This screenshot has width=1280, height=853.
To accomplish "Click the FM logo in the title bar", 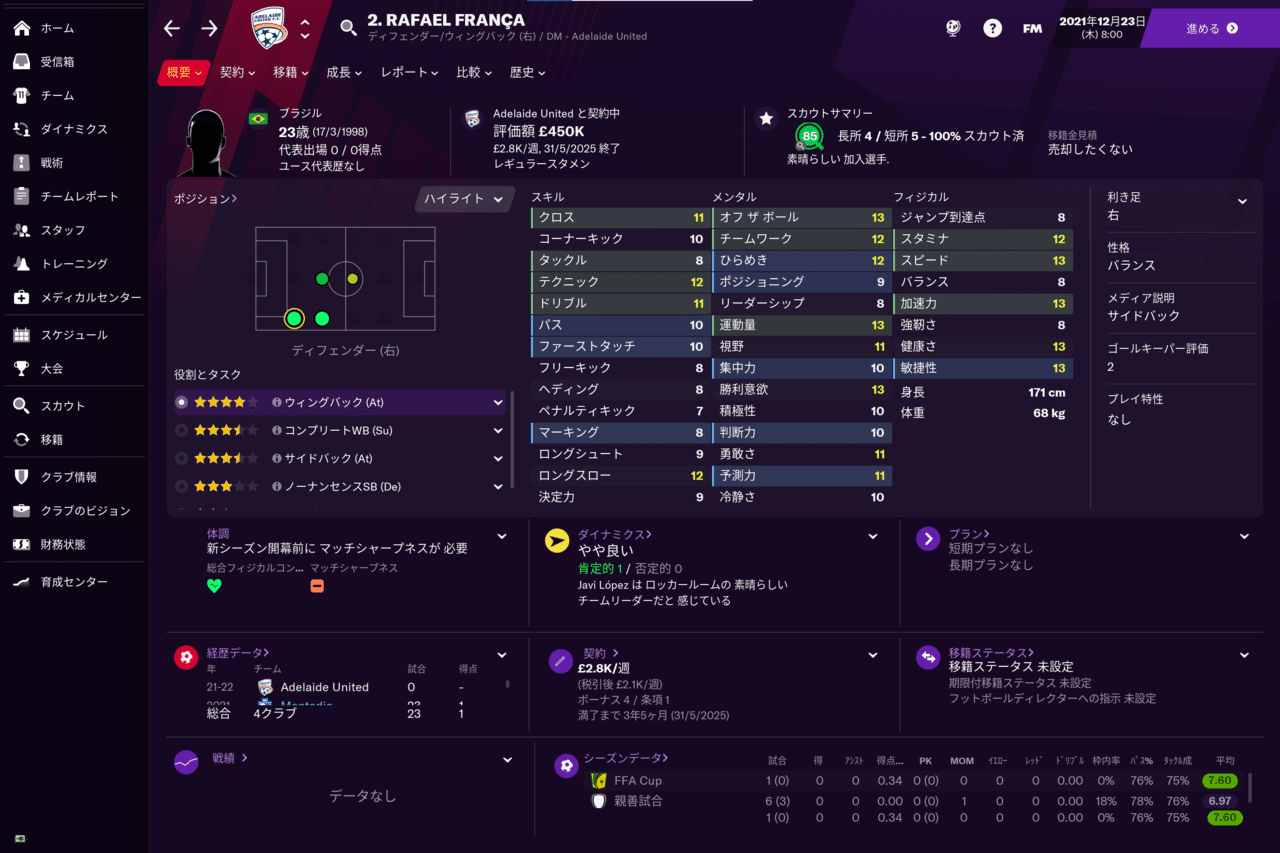I will [1032, 28].
